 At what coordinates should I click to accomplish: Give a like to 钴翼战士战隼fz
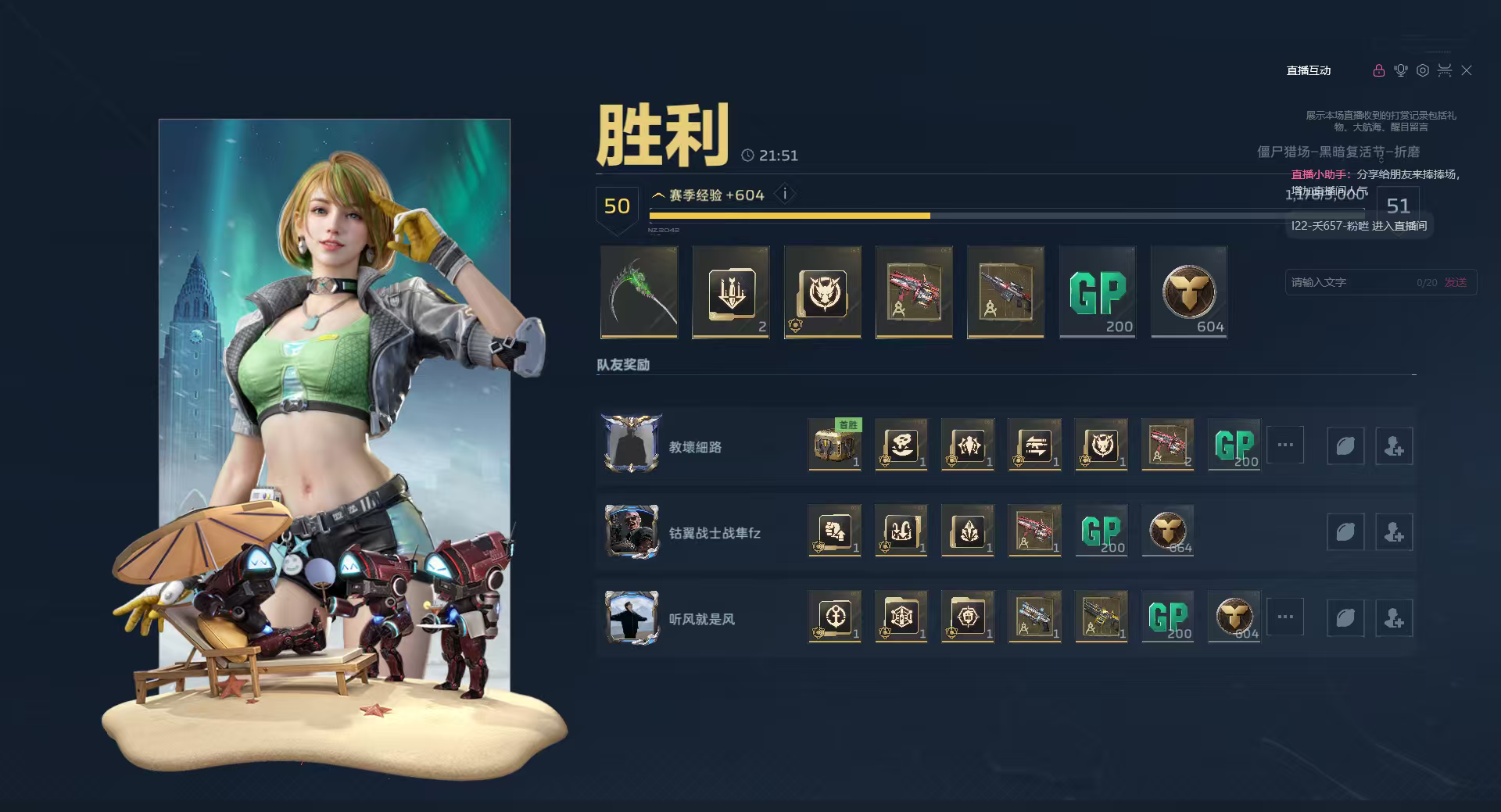1345,532
